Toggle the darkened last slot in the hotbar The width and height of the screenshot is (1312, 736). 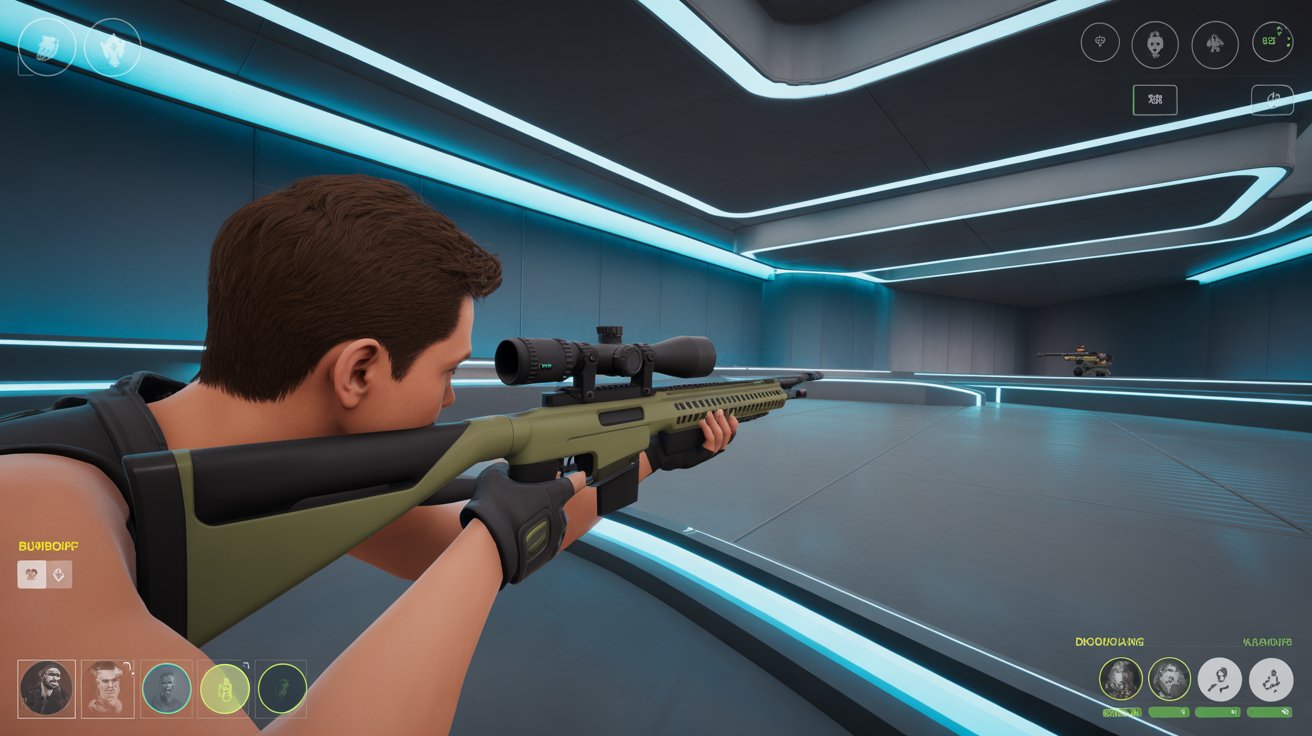pyautogui.click(x=283, y=689)
